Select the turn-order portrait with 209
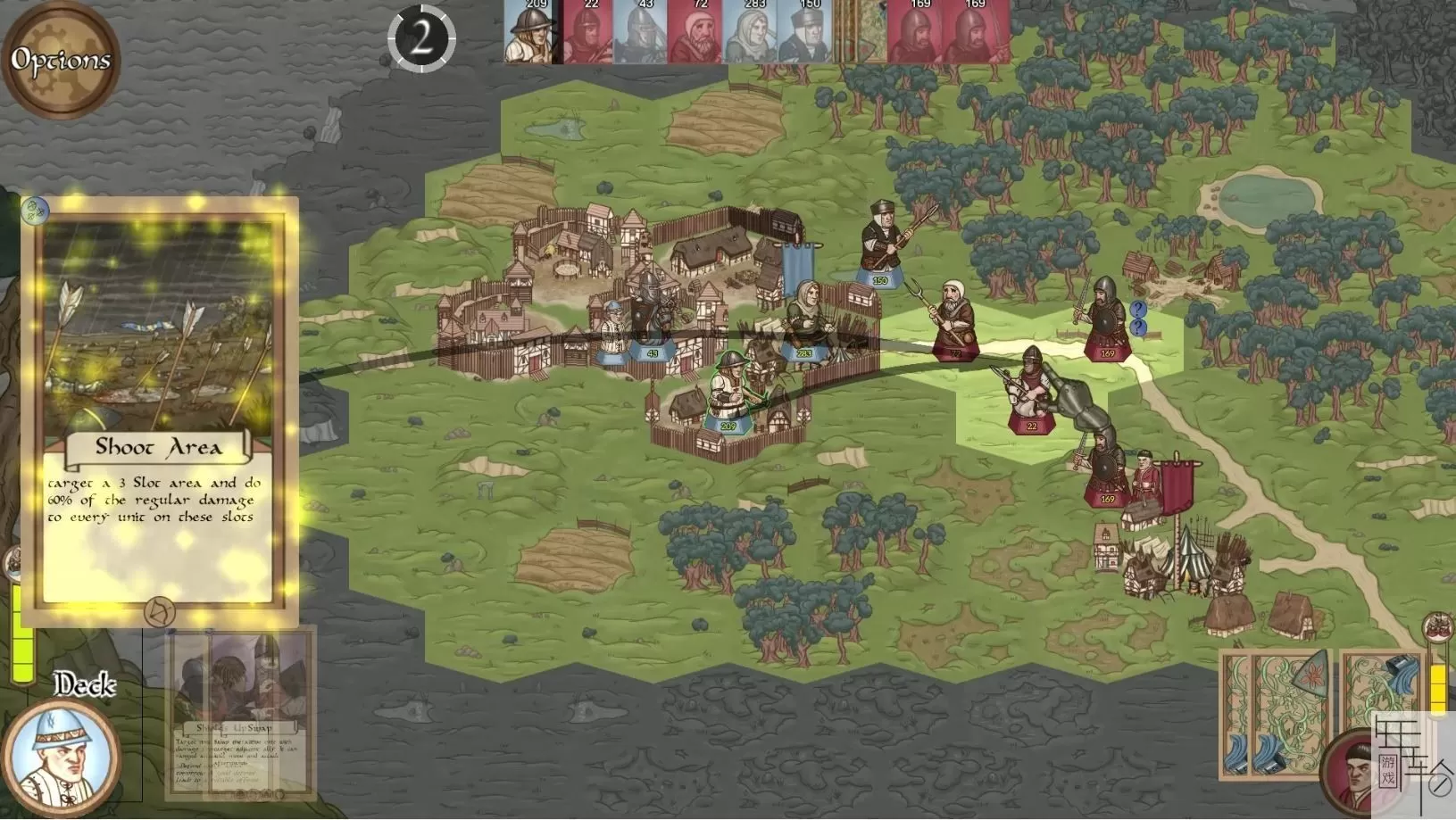Screen dimensions: 1456x820 529,33
